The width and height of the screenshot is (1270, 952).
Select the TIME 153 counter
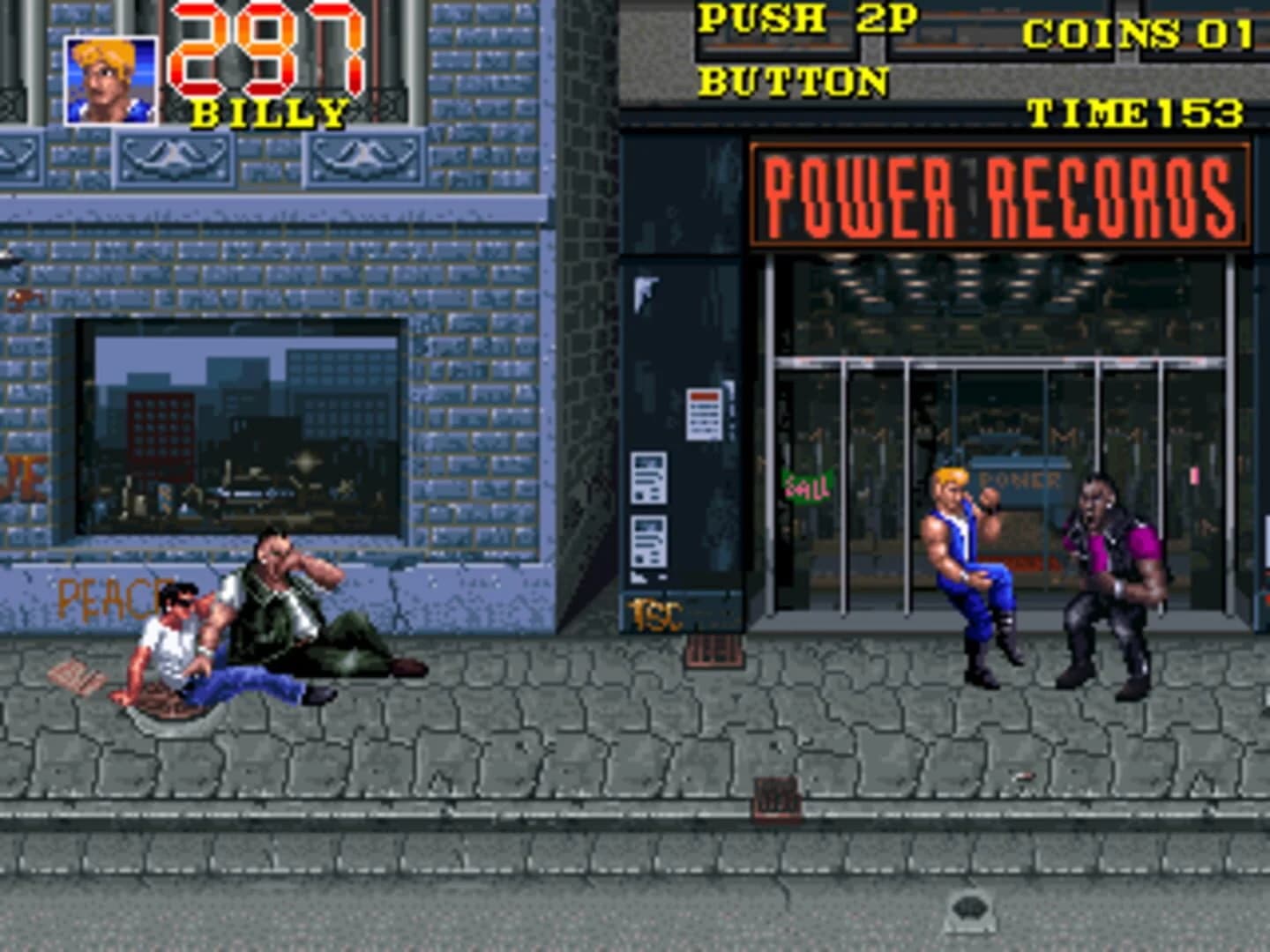[x=1138, y=113]
